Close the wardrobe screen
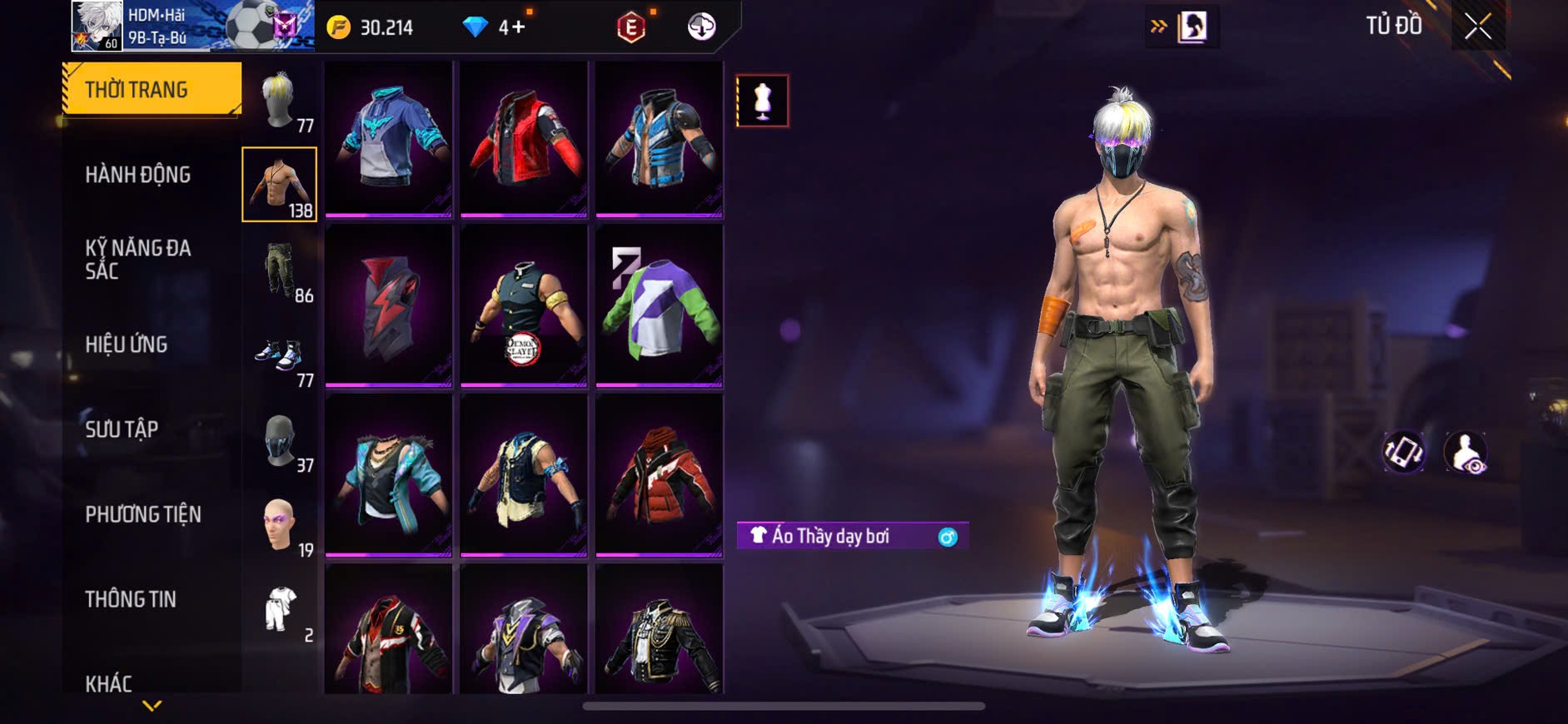Image resolution: width=1568 pixels, height=724 pixels. click(1477, 27)
